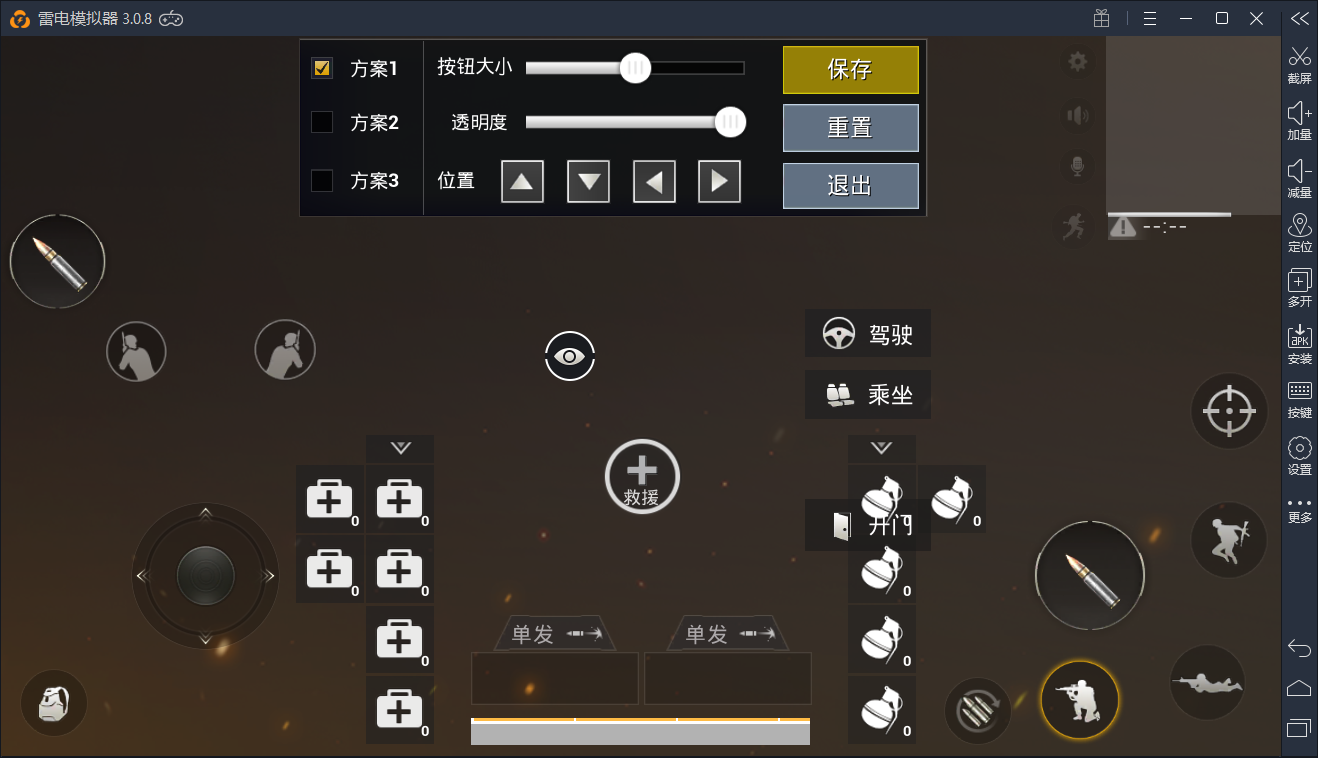Viewport: 1318px width, 758px height.
Task: Click the 救援 rescue button
Action: tap(641, 476)
